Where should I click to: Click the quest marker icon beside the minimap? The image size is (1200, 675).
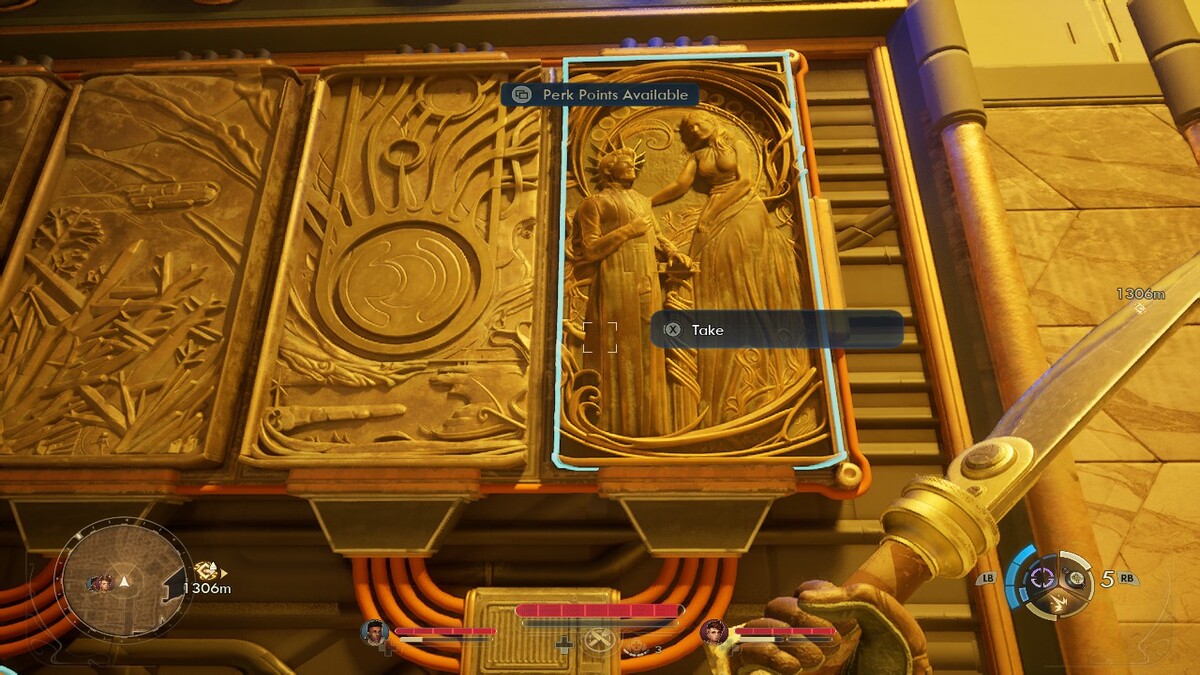coord(207,571)
